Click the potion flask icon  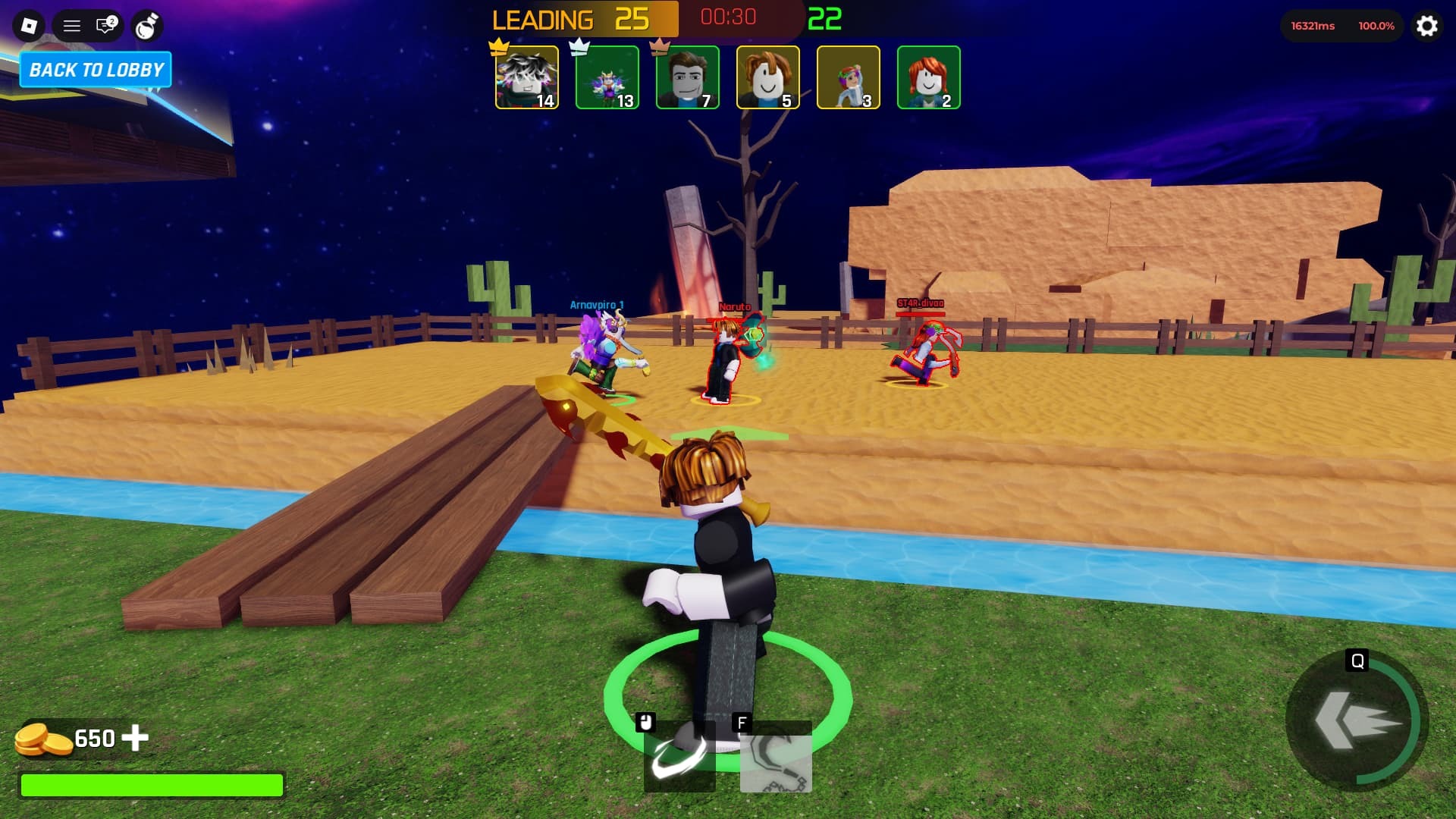tap(149, 25)
